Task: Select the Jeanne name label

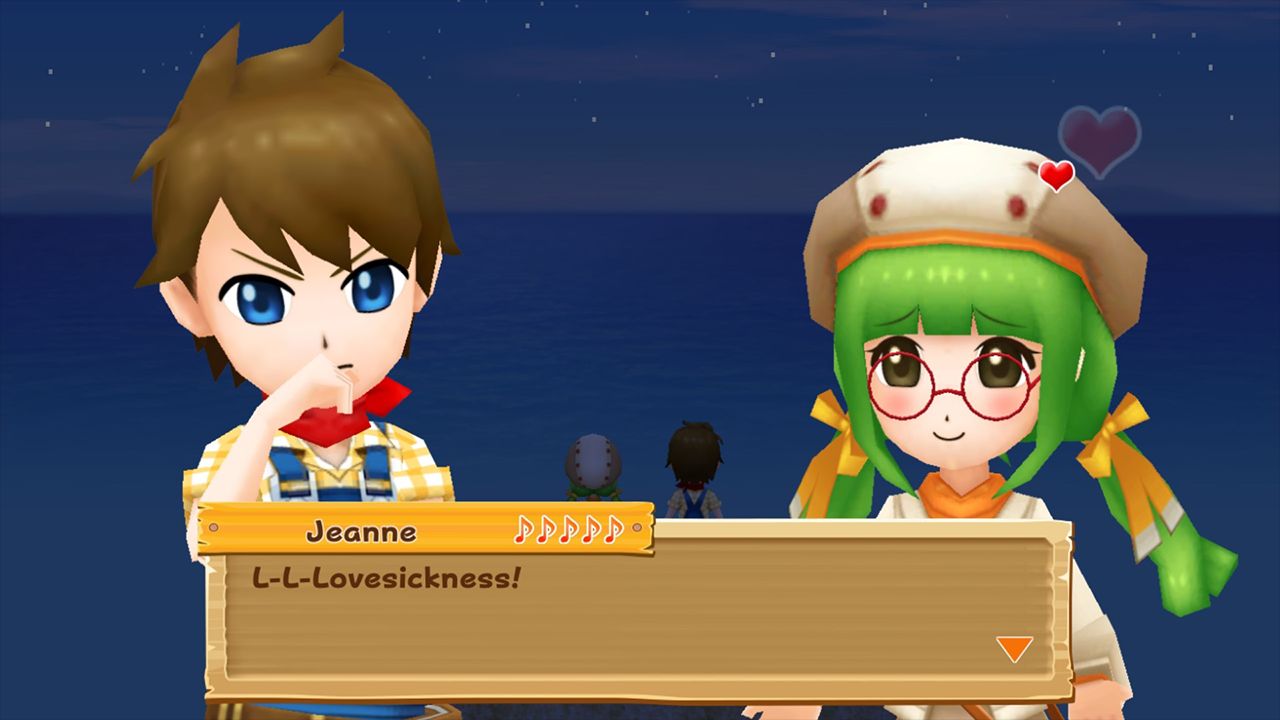Action: pos(362,533)
